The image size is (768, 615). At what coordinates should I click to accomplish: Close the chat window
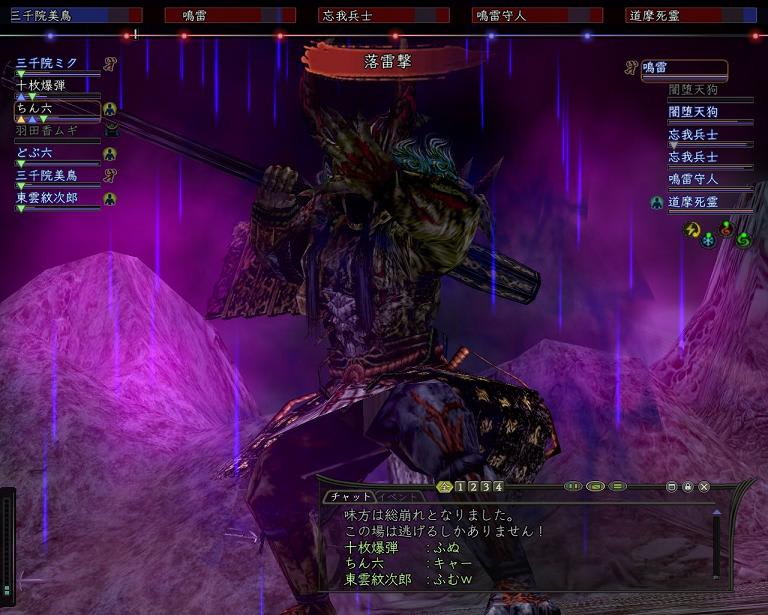coord(704,487)
